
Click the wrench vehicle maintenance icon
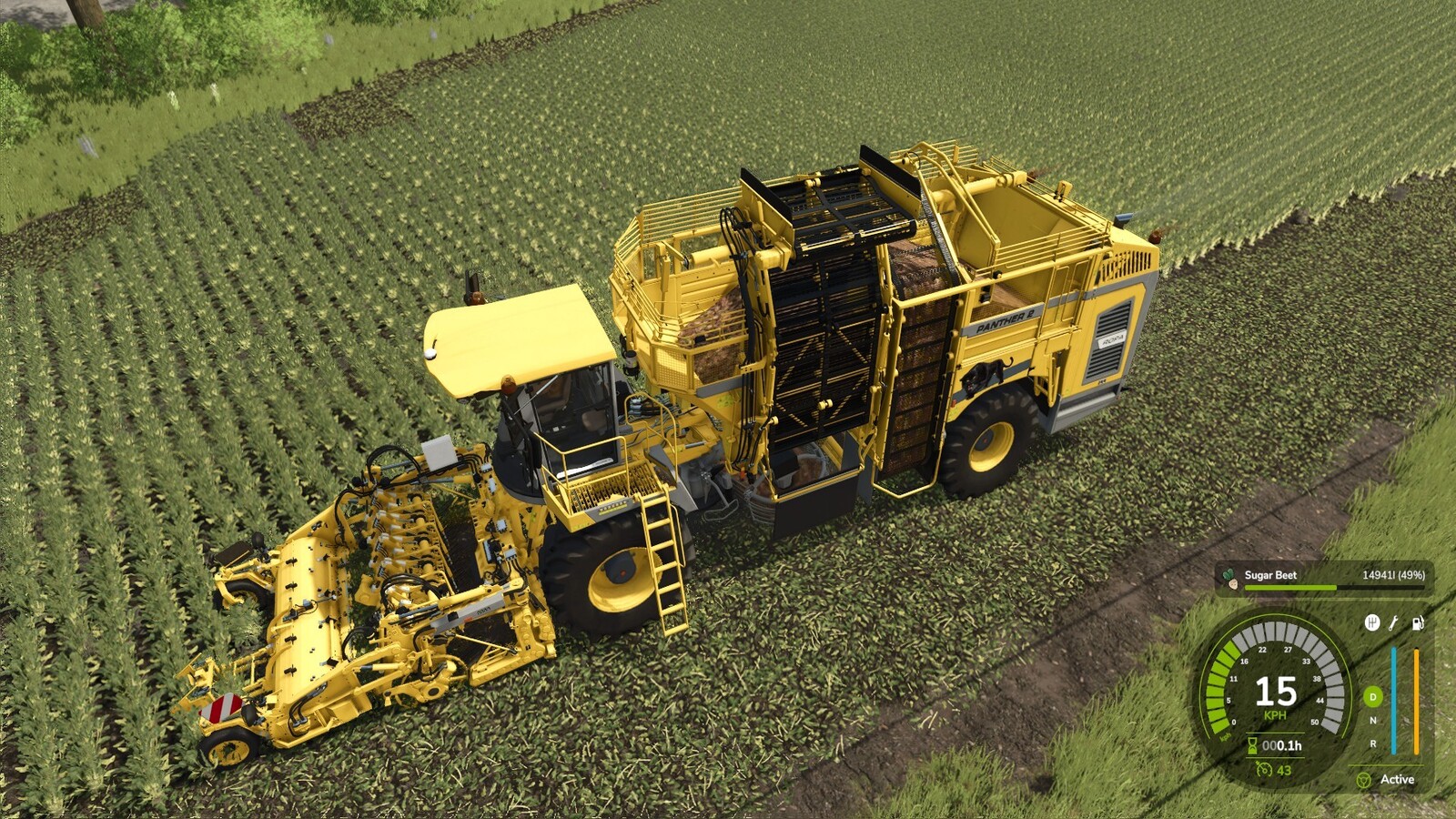coord(1392,623)
